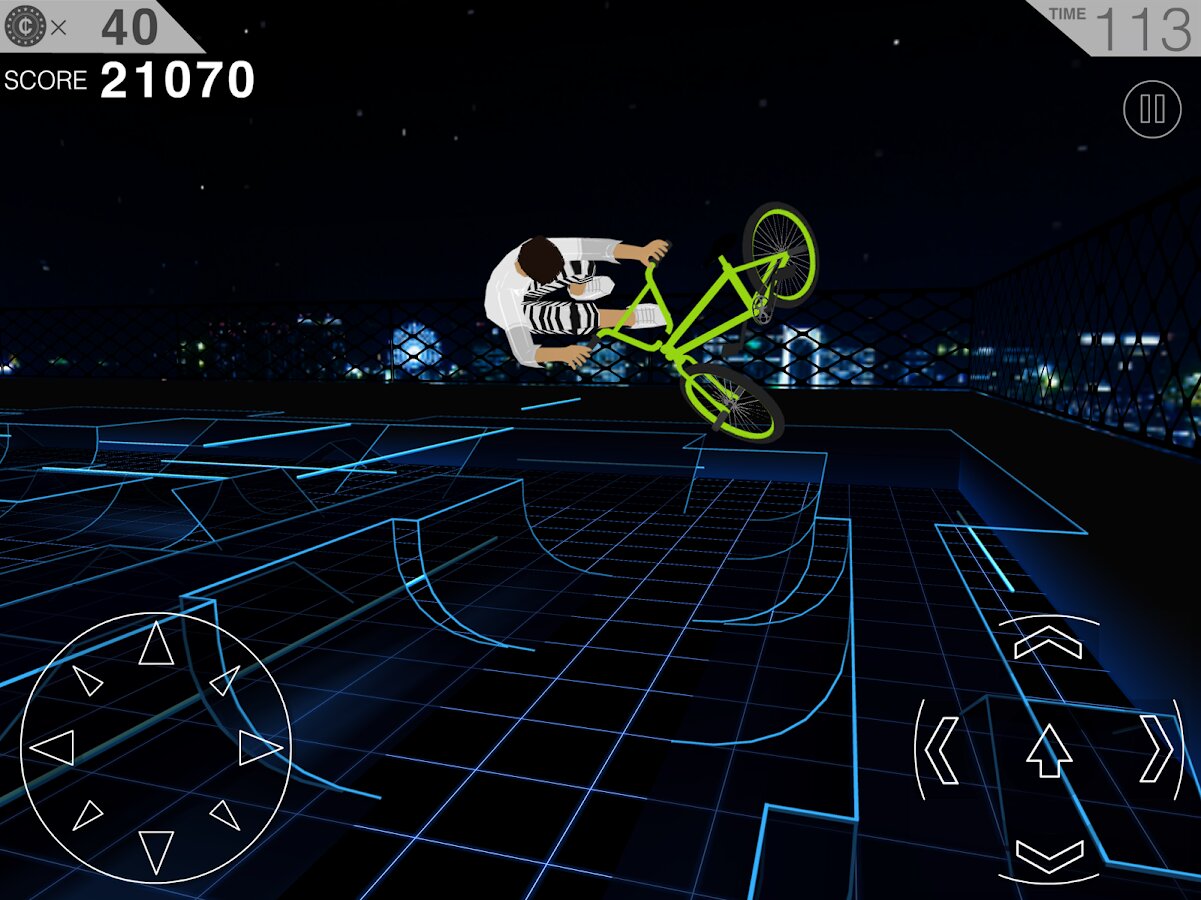Tap the upper-right diagonal arrow on the d-pad
This screenshot has width=1201, height=900.
(x=224, y=681)
